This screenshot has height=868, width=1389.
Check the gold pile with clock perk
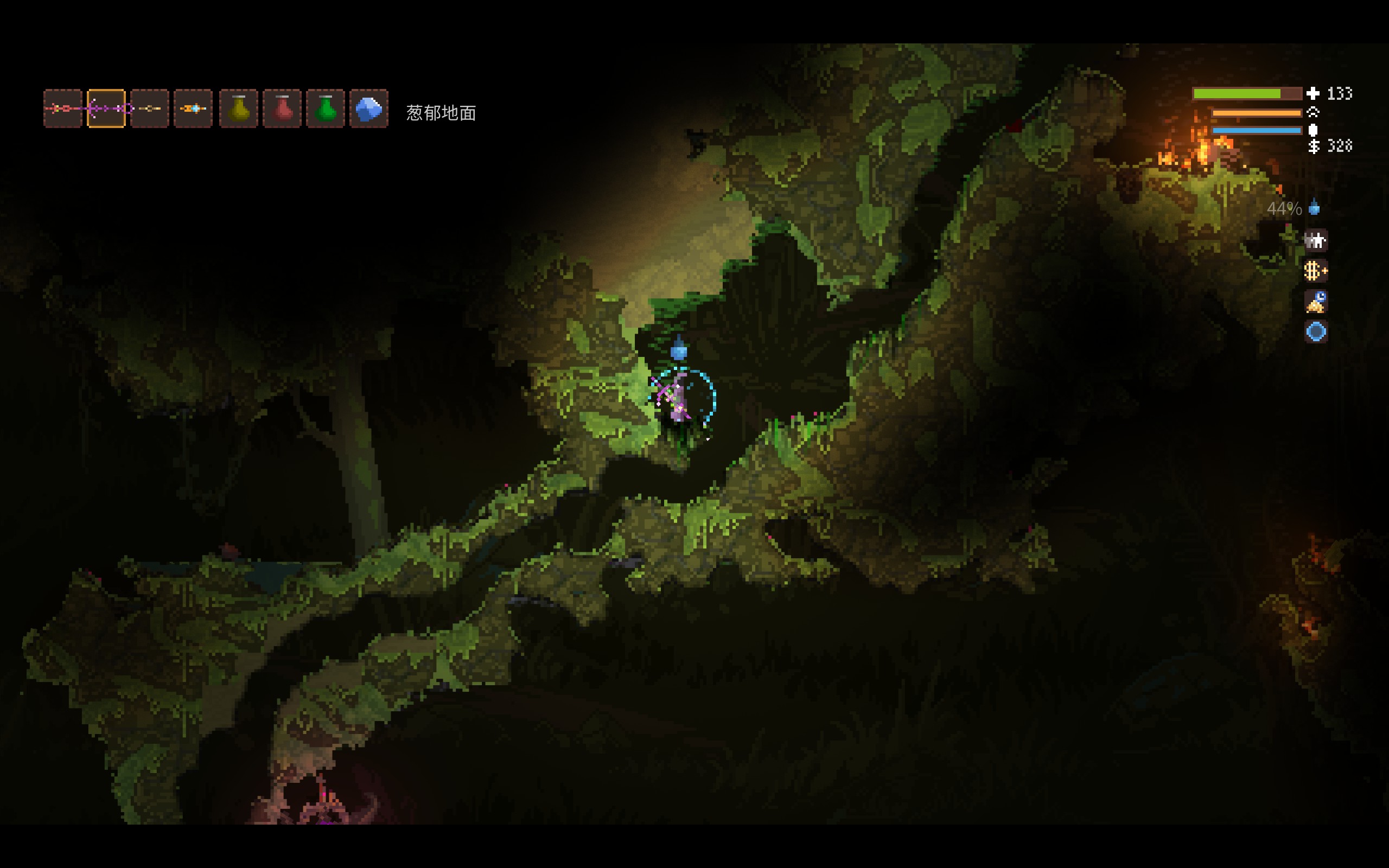[1316, 302]
